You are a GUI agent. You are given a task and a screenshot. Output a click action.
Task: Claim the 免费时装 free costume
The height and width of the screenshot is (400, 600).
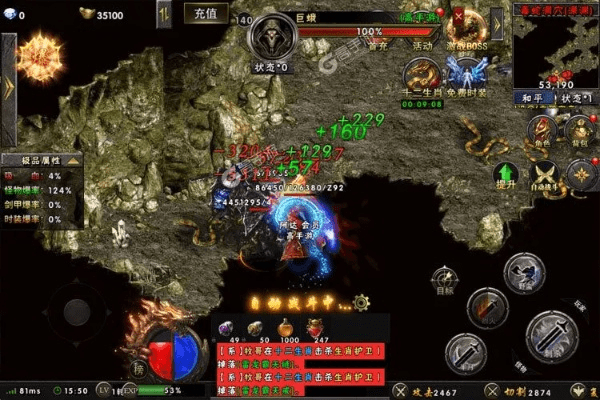pyautogui.click(x=466, y=76)
